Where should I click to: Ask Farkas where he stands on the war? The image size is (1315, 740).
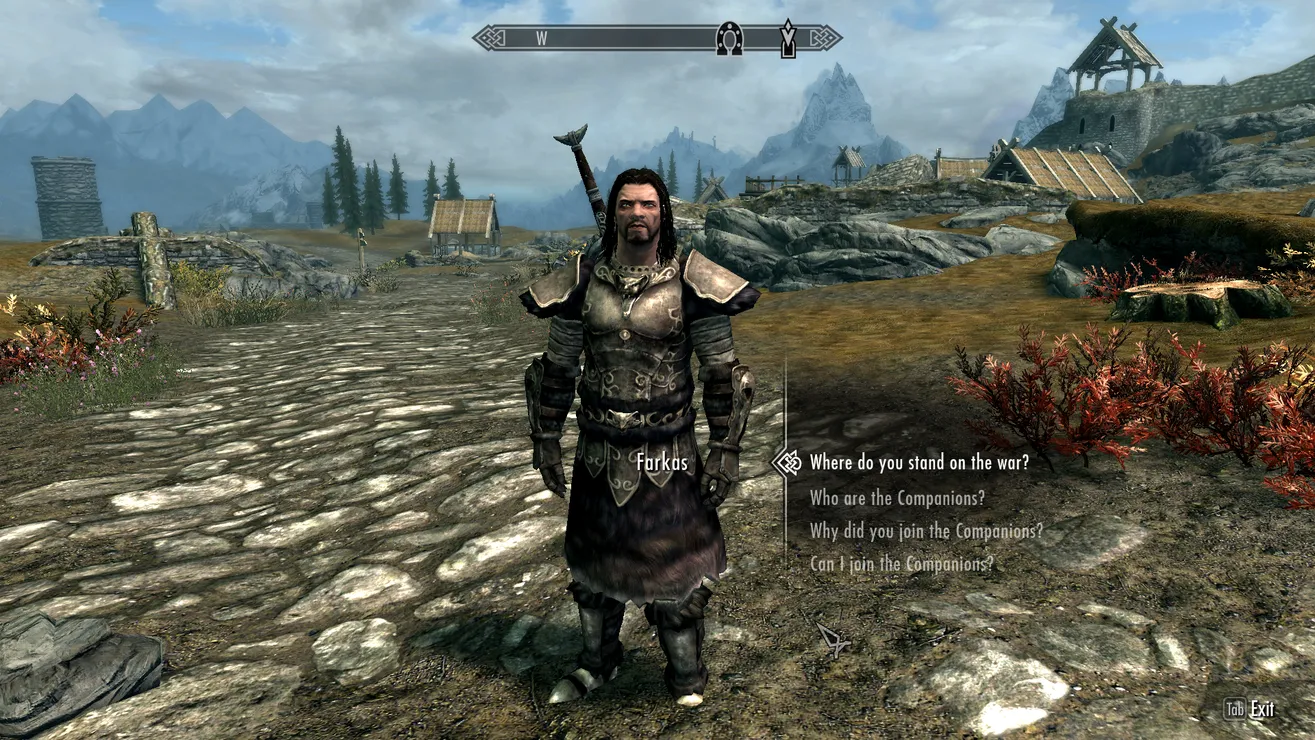click(918, 463)
